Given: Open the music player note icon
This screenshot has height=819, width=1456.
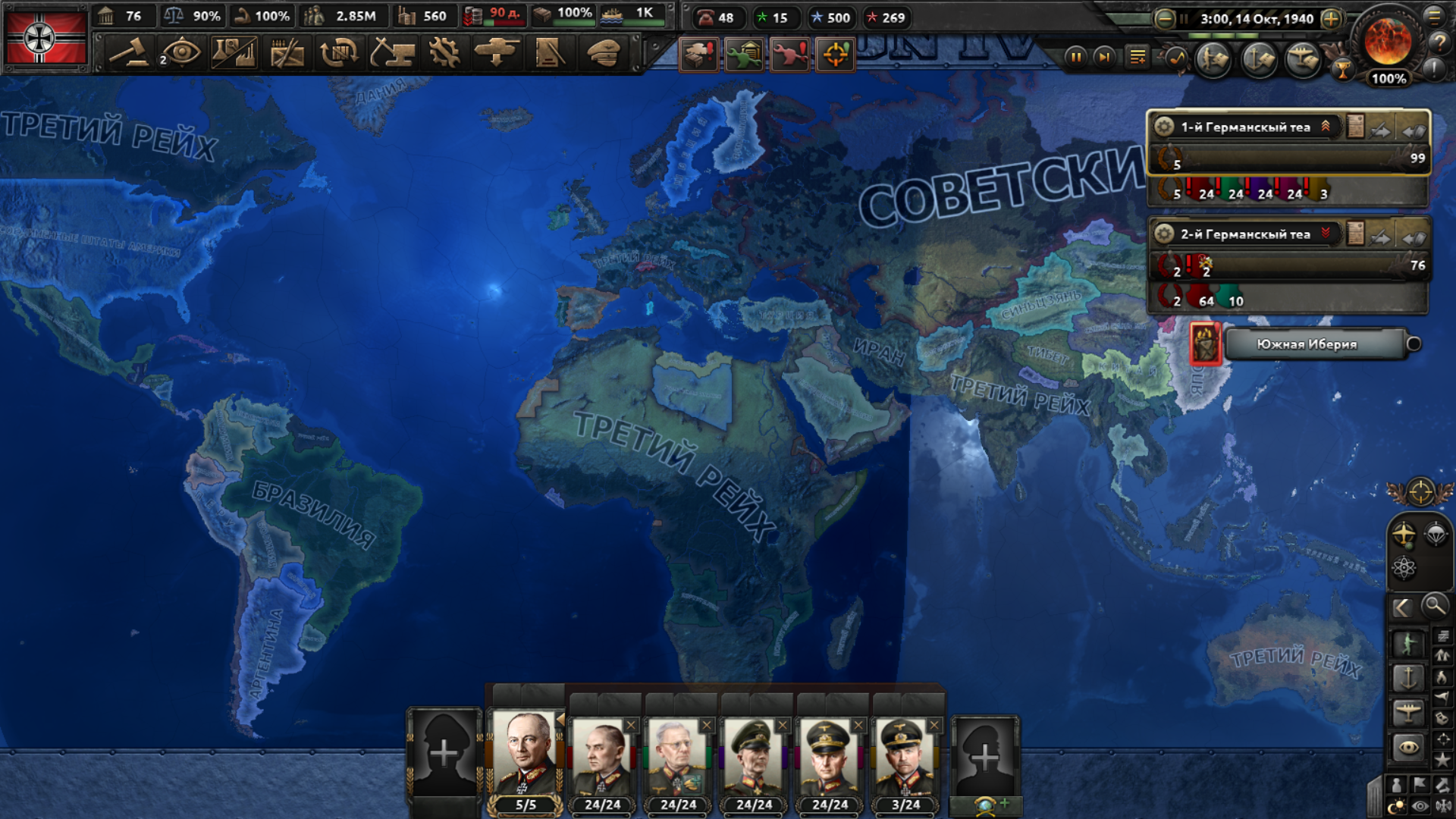Looking at the screenshot, I should [x=1176, y=58].
